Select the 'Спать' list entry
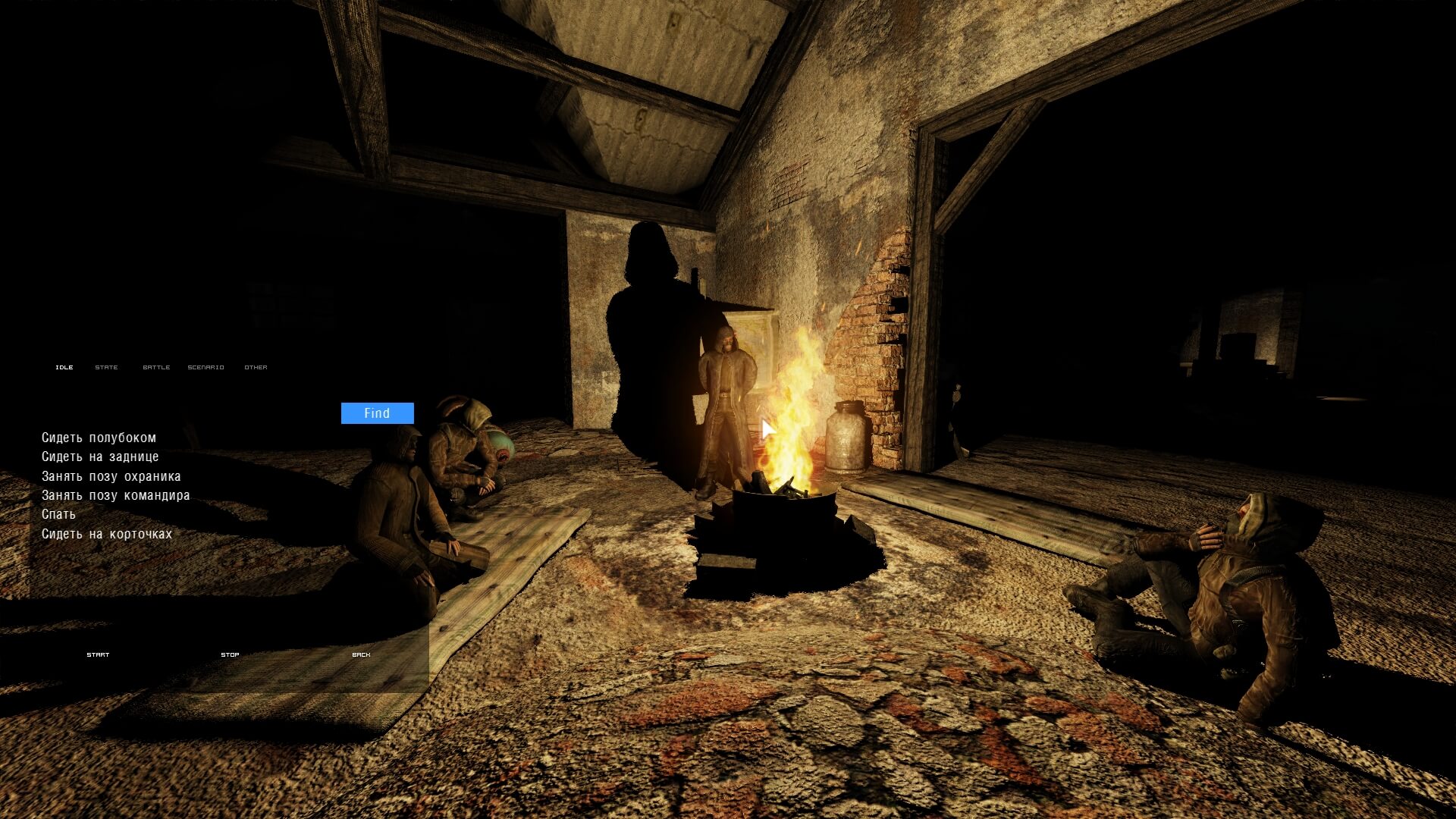This screenshot has width=1456, height=819. point(58,514)
